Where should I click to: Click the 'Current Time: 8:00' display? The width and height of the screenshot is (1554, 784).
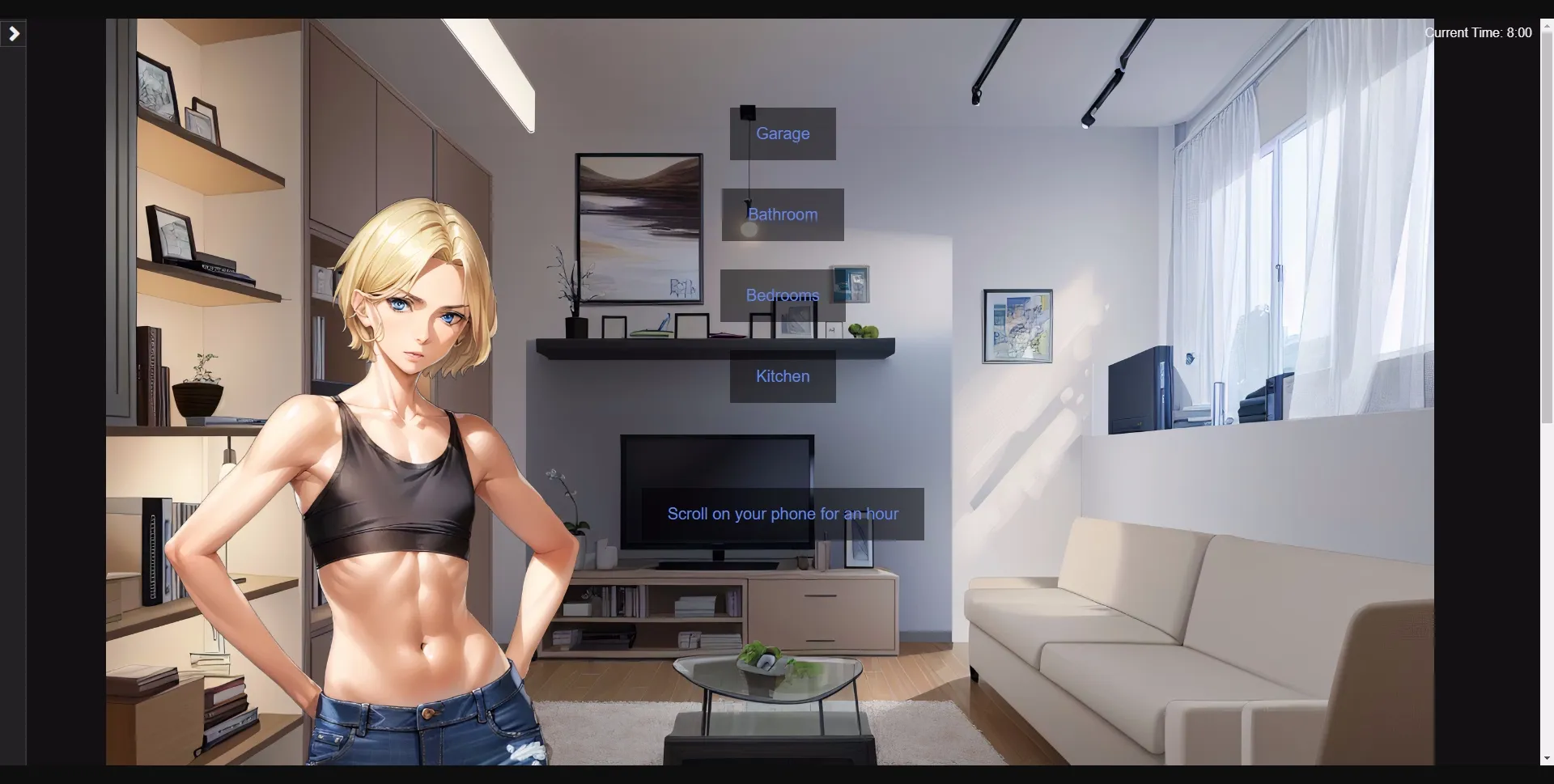(1478, 32)
